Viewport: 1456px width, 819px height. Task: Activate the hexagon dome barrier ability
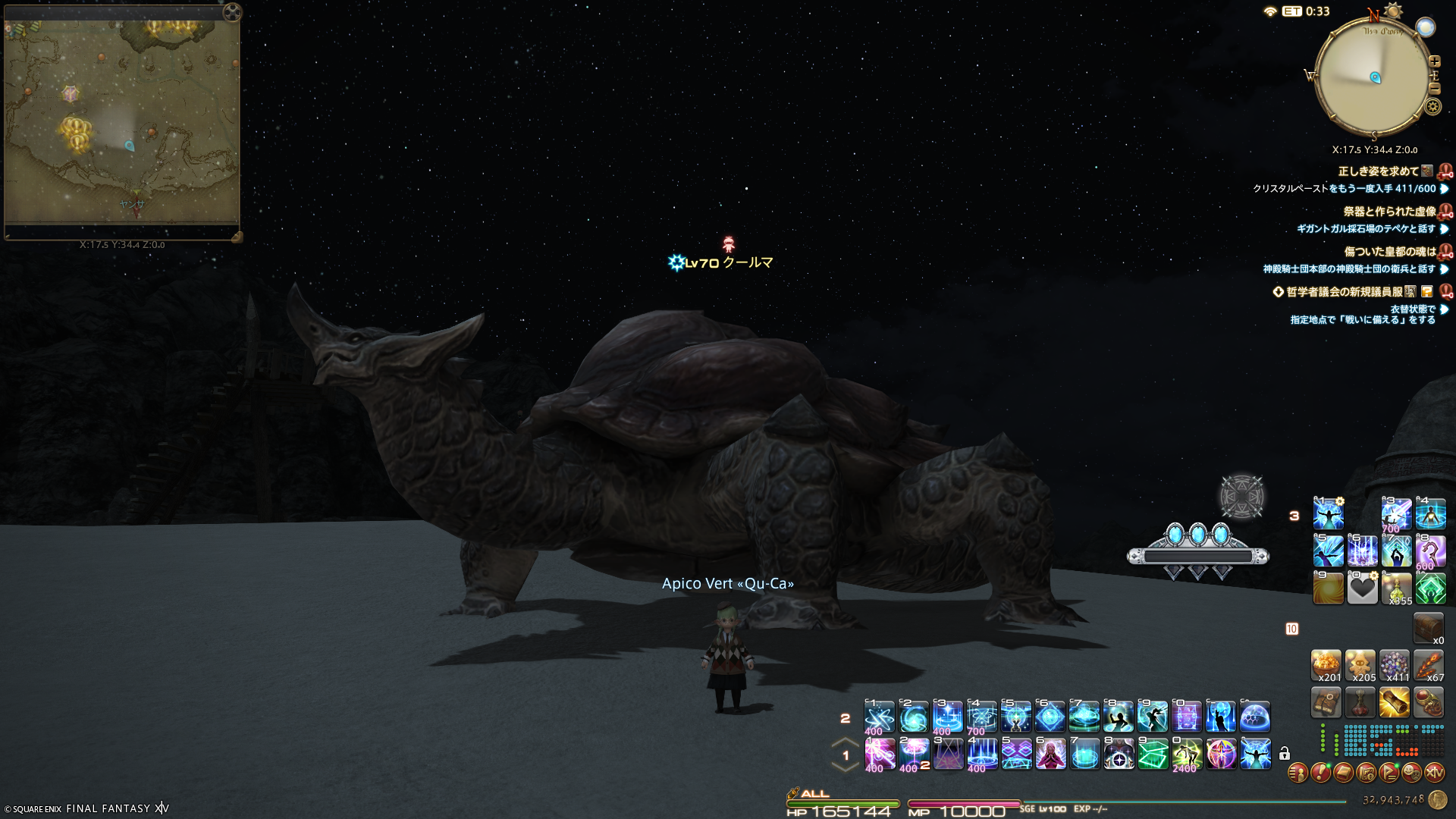pyautogui.click(x=1255, y=717)
